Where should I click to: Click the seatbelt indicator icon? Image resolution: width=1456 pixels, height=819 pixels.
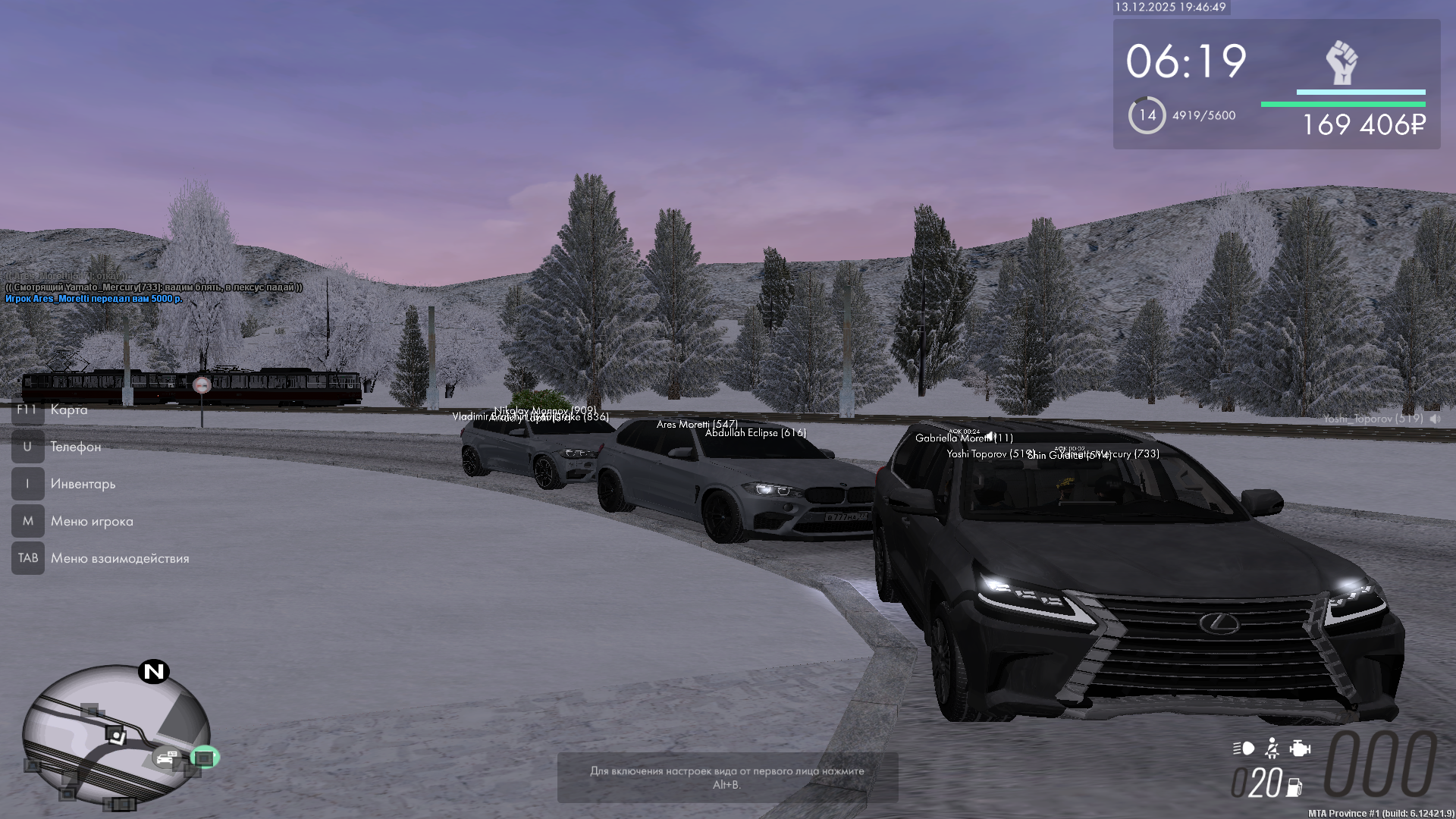[x=1272, y=748]
